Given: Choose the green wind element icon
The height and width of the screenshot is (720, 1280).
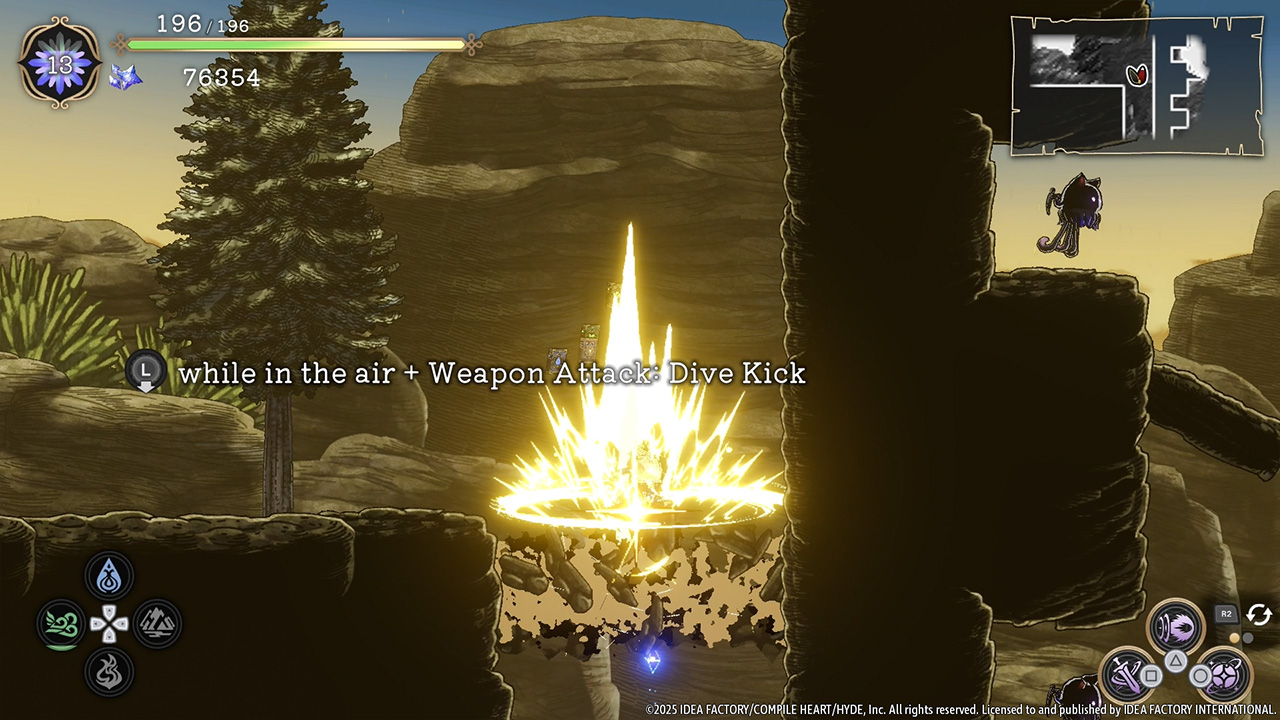Looking at the screenshot, I should click(x=61, y=625).
